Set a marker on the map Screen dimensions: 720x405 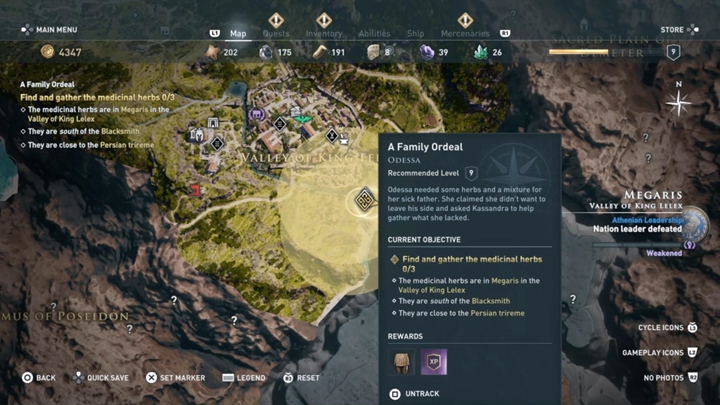[x=175, y=378]
